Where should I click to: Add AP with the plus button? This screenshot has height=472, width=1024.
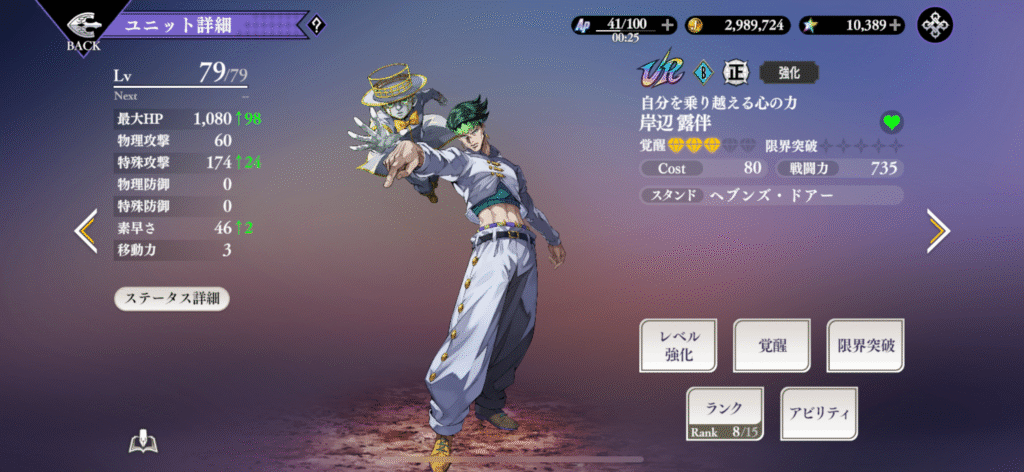click(667, 25)
